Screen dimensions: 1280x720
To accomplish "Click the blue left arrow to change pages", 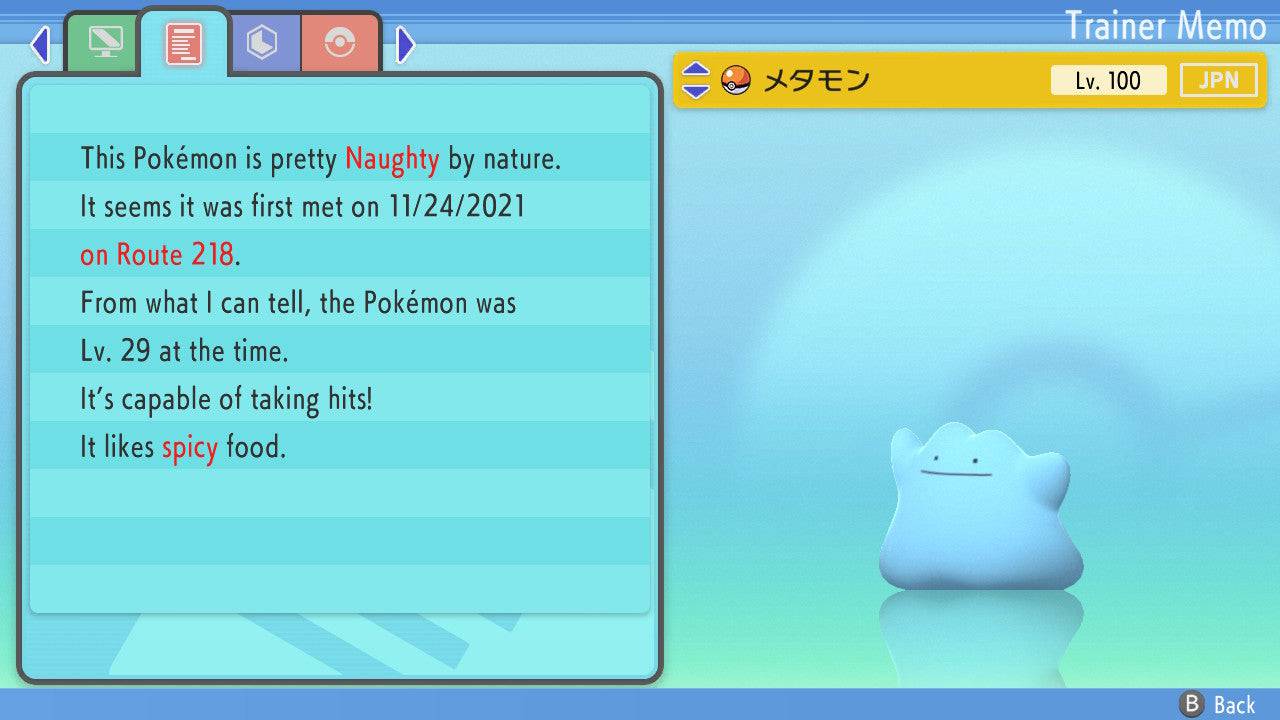I will click(x=39, y=45).
